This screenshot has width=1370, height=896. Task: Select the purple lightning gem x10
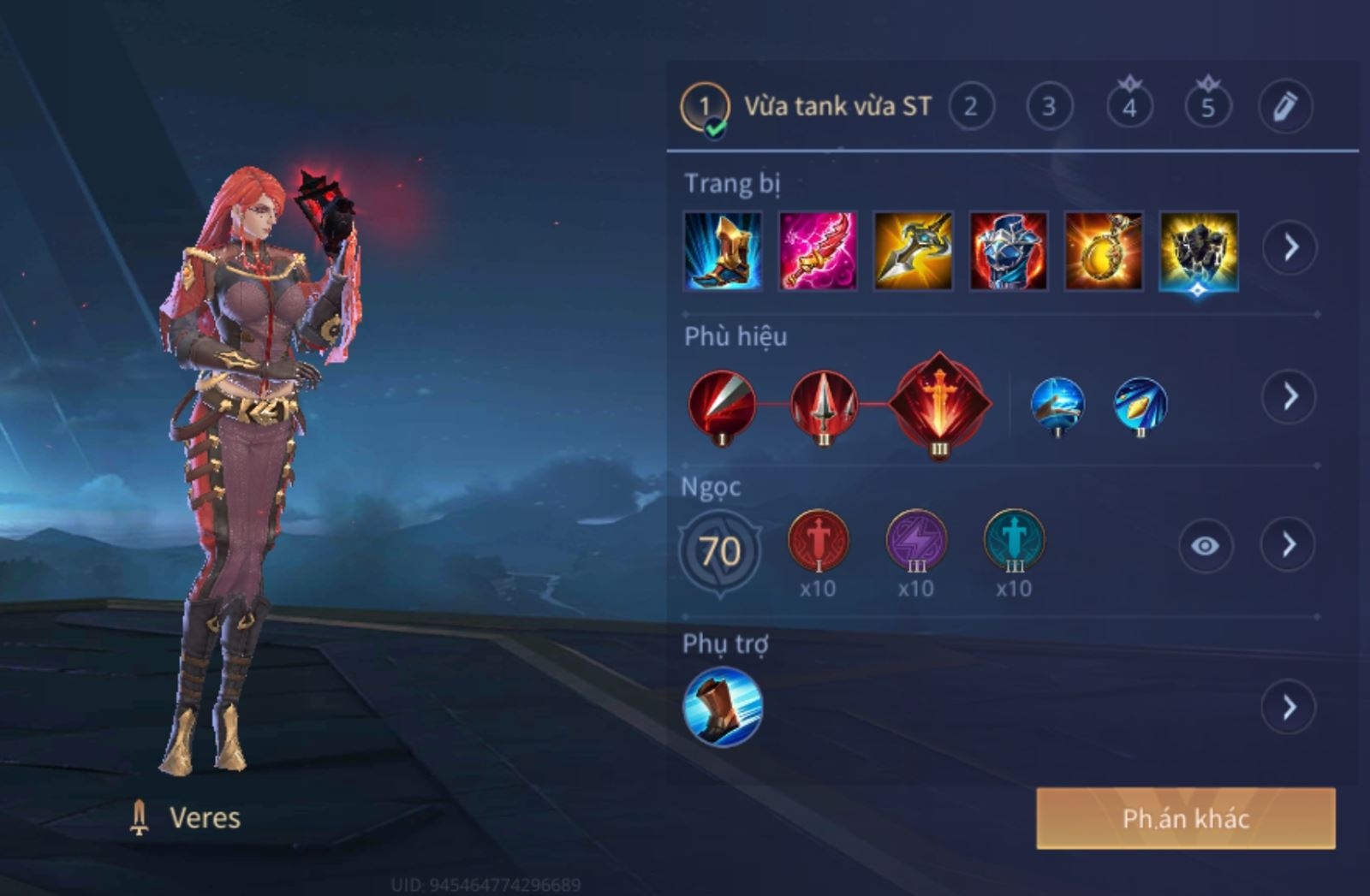pos(916,542)
